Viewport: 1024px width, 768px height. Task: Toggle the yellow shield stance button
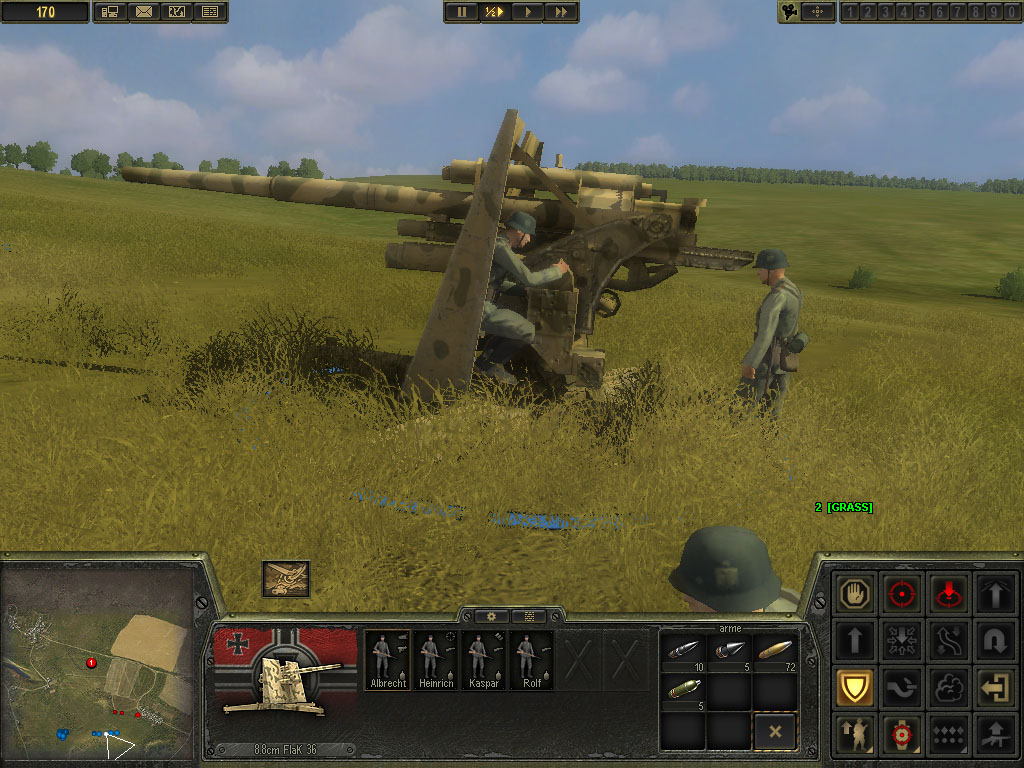856,688
